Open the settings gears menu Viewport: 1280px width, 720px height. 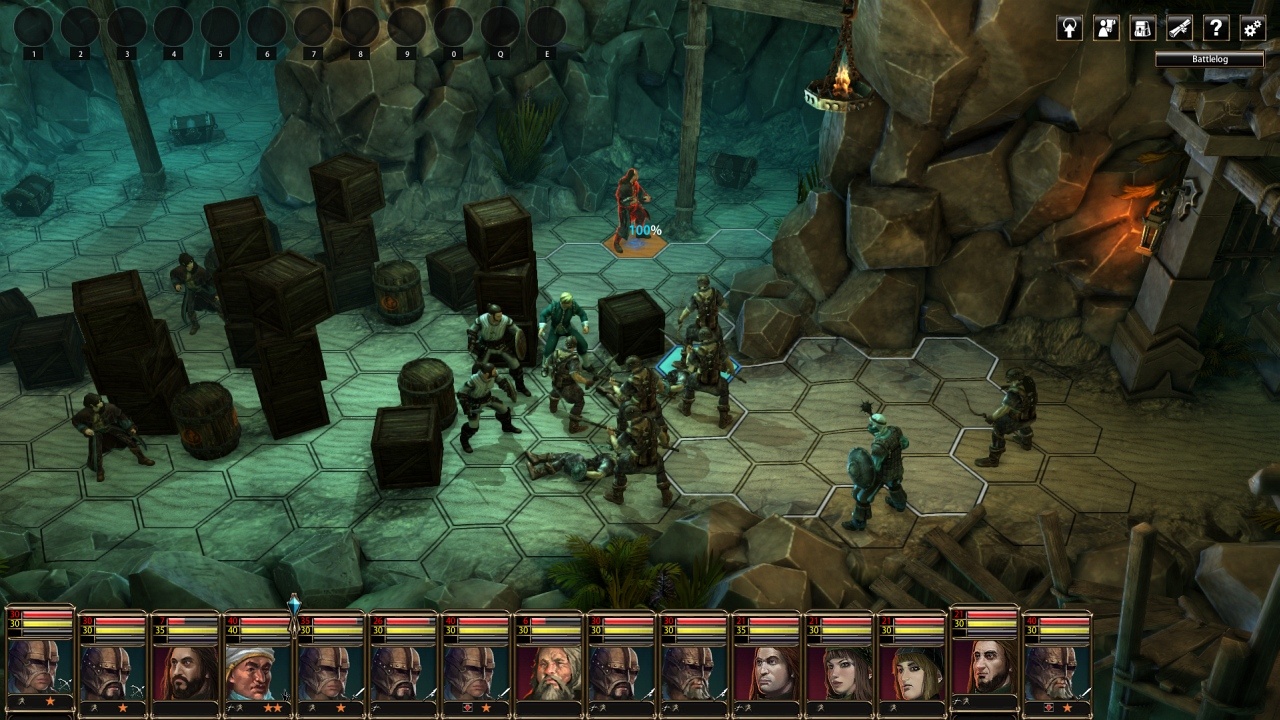1252,28
